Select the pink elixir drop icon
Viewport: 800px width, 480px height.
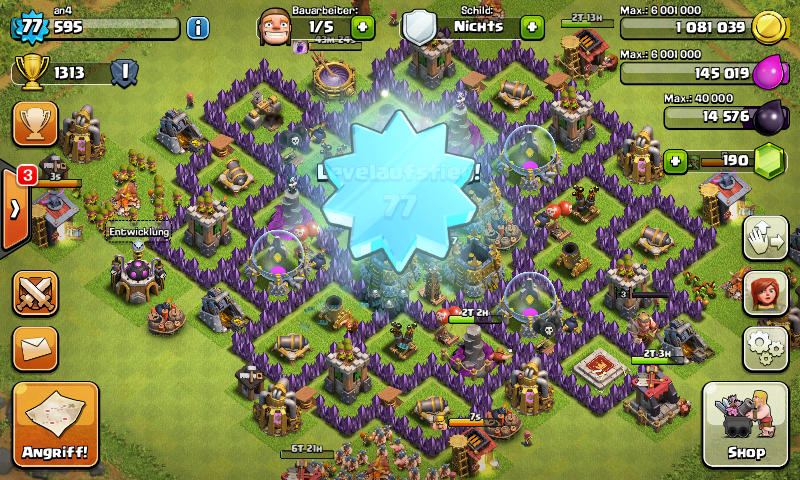(767, 73)
